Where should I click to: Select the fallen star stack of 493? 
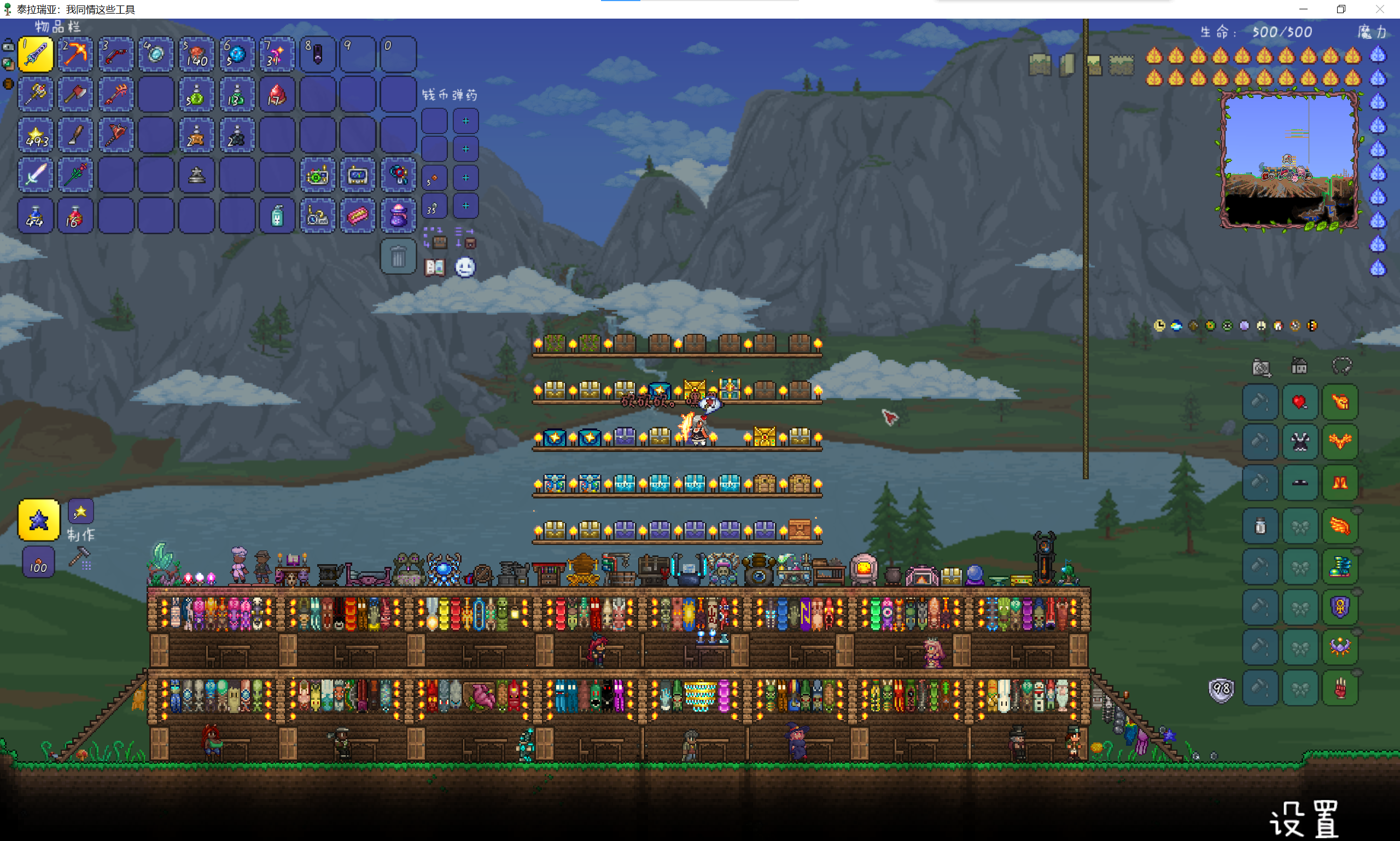(x=36, y=135)
